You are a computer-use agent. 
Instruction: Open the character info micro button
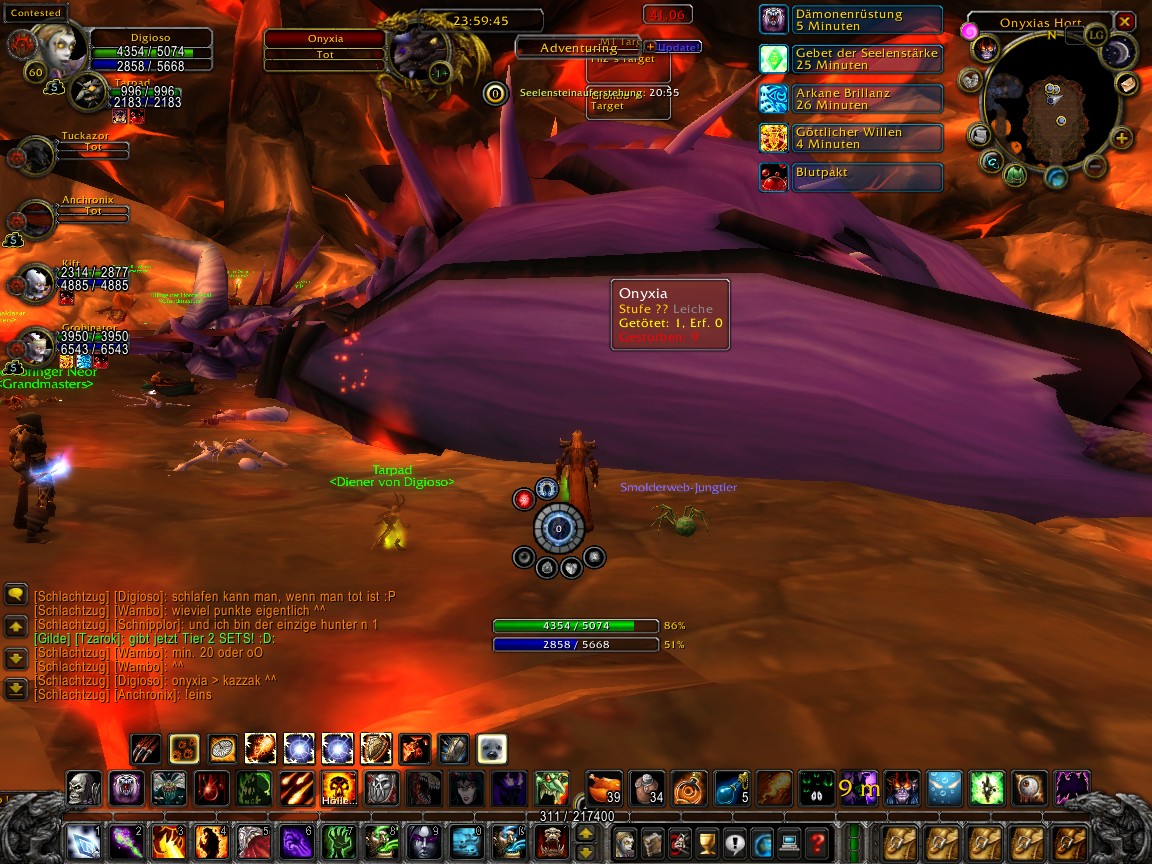pos(626,842)
